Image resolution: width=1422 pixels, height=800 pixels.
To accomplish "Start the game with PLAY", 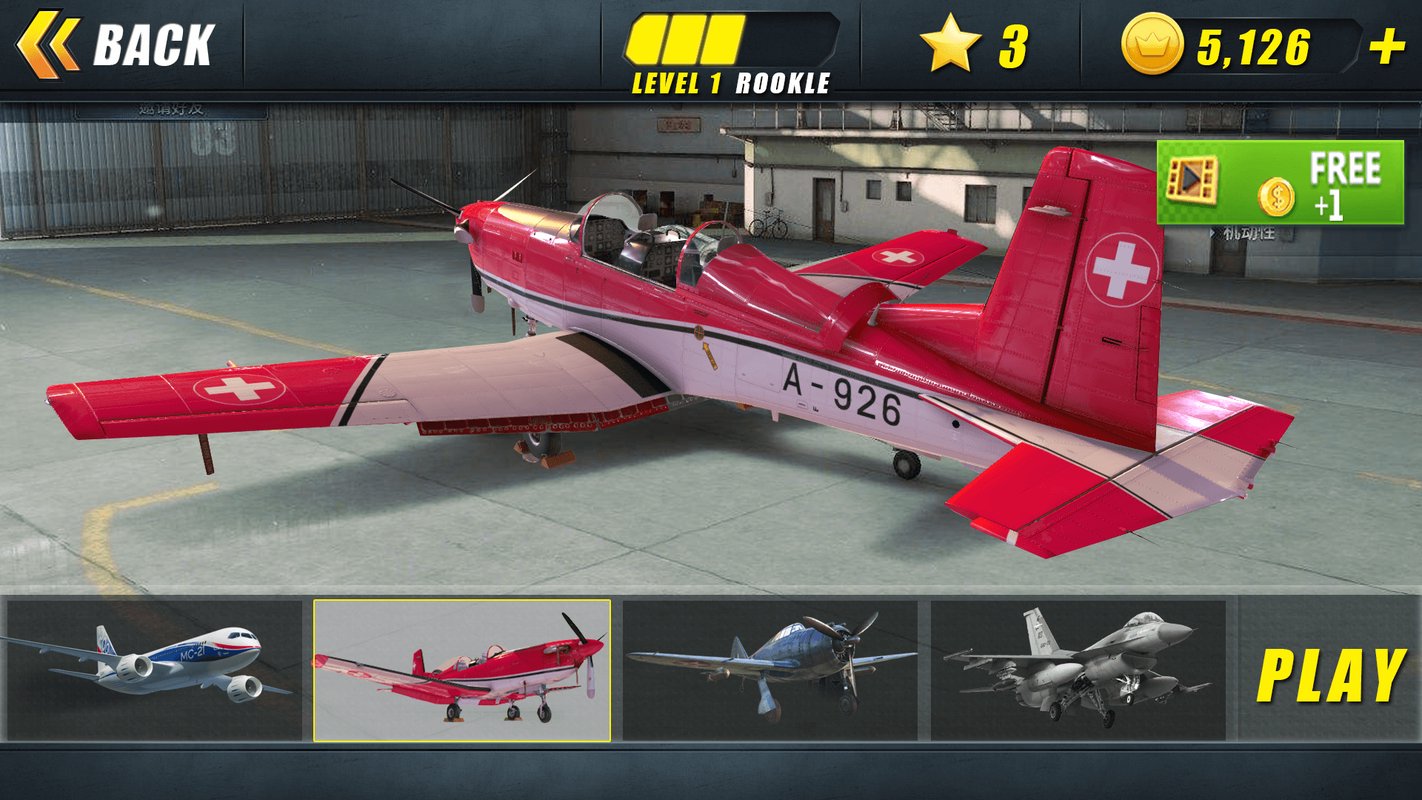I will (1331, 676).
